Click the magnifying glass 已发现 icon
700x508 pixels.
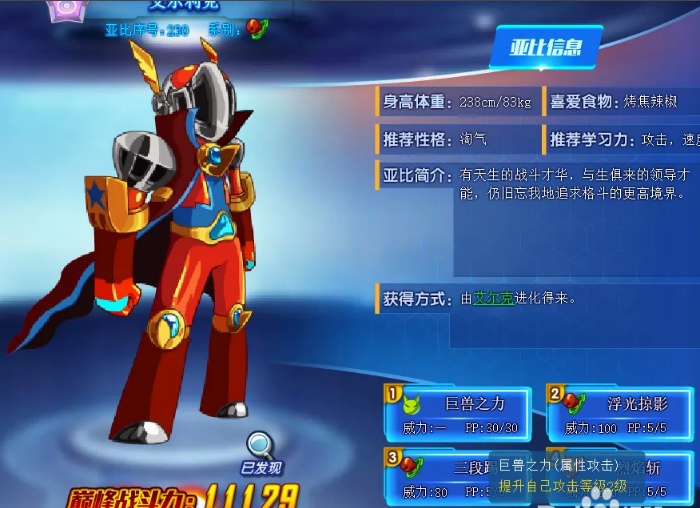[x=261, y=445]
